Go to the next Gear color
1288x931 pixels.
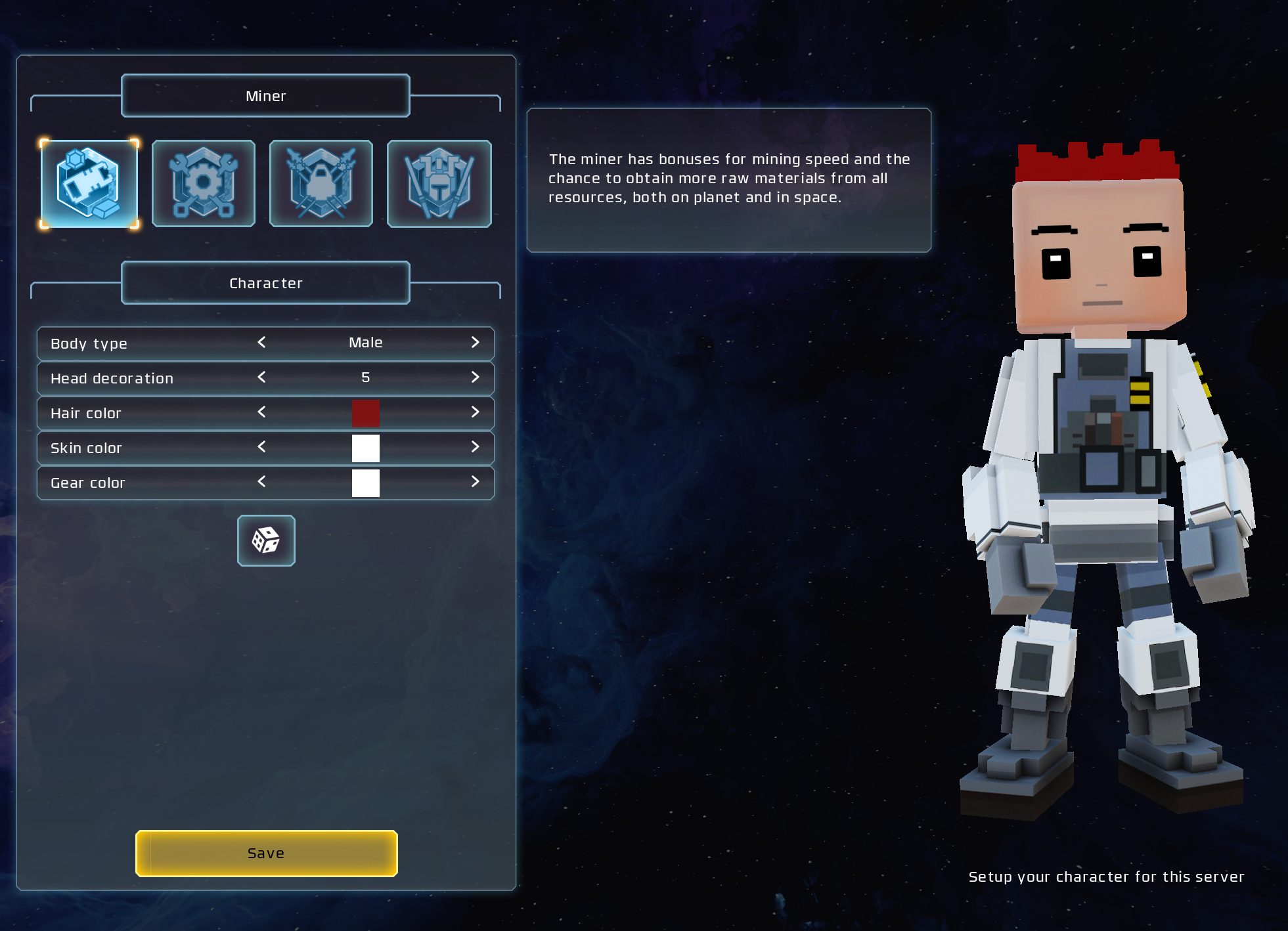(475, 482)
